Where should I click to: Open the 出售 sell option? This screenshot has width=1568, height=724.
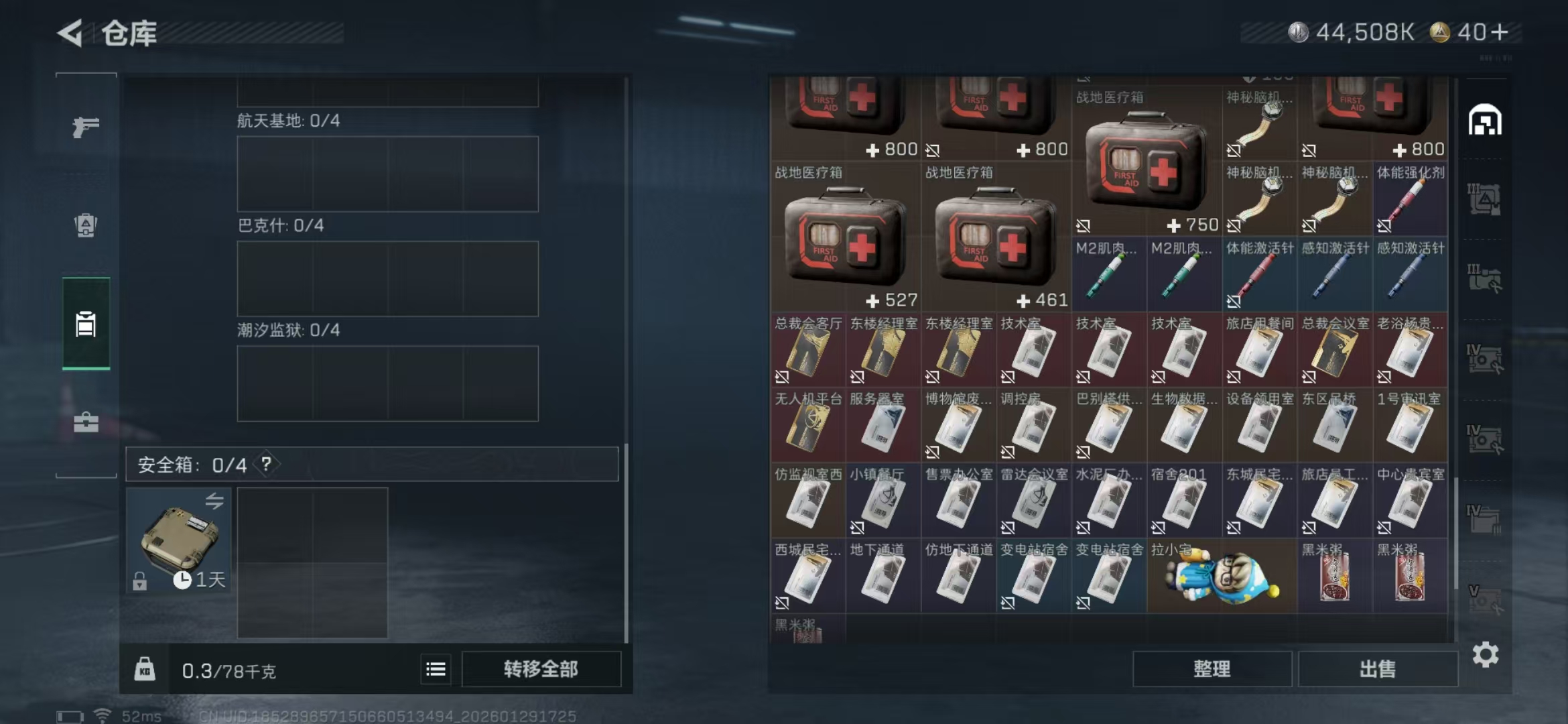click(1377, 669)
